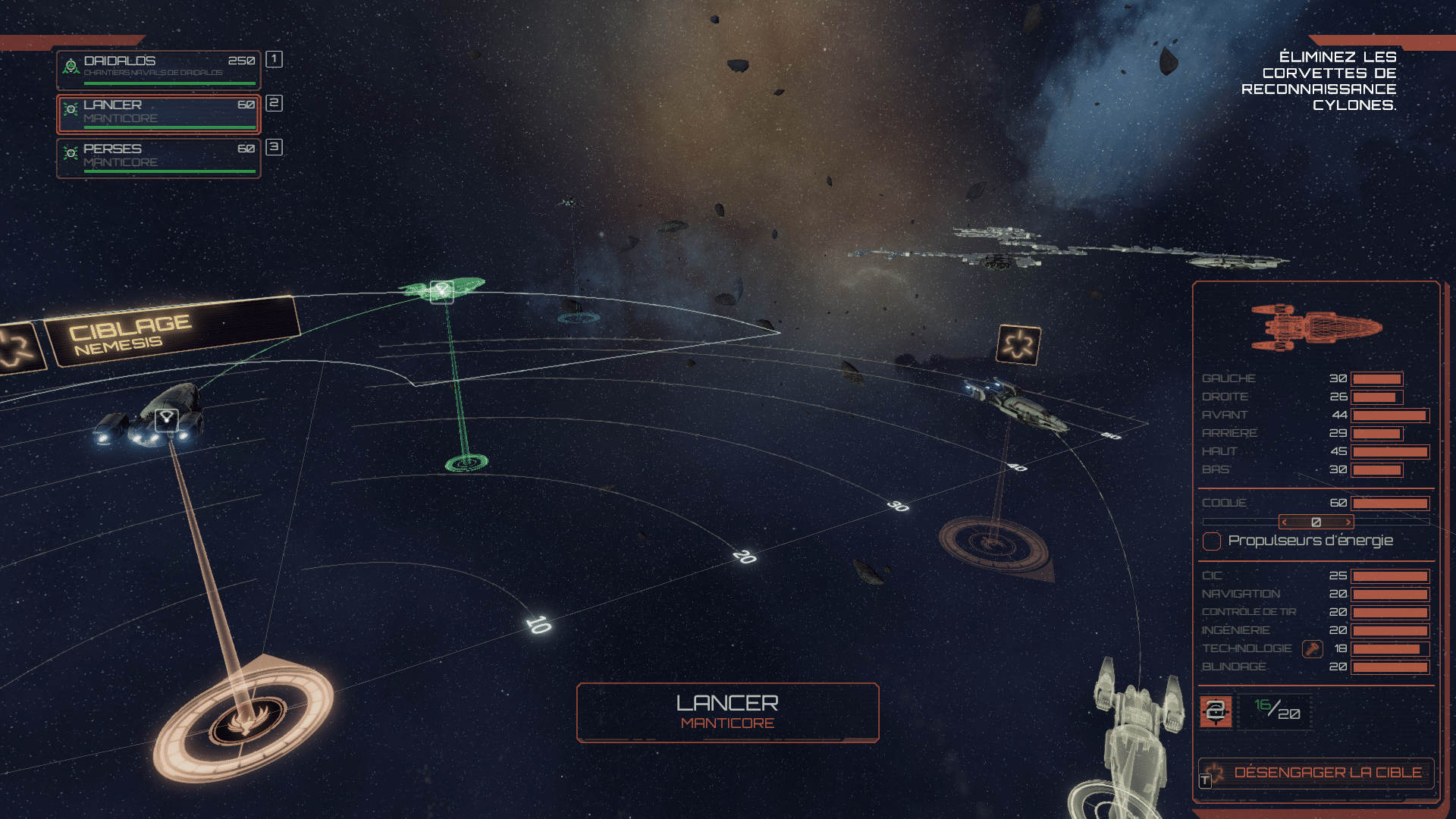Select the green friendly ship marker
Viewport: 1456px width, 819px height.
[x=441, y=290]
